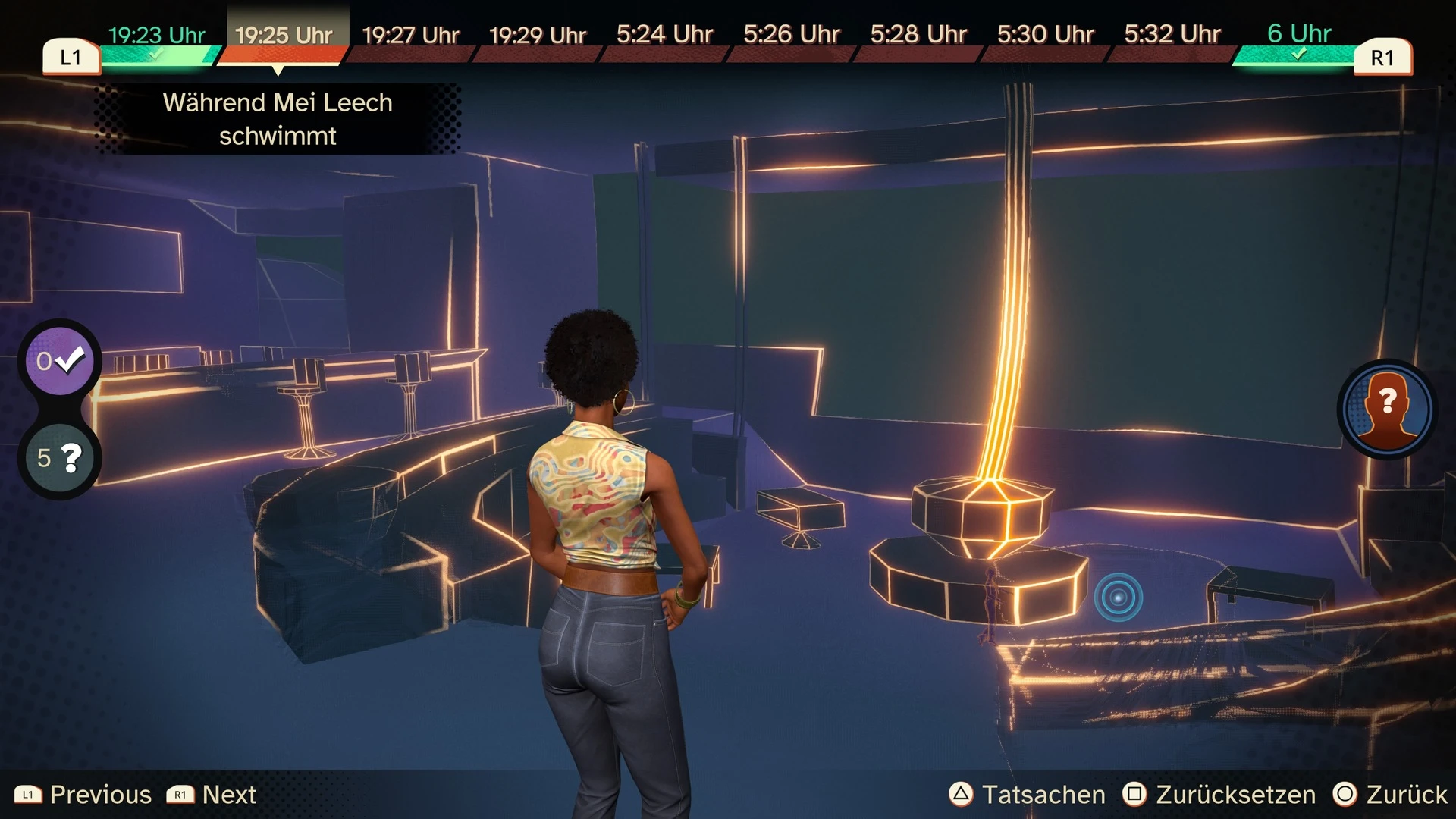This screenshot has height=819, width=1456.
Task: Go to the Previous time segment
Action: tap(83, 794)
